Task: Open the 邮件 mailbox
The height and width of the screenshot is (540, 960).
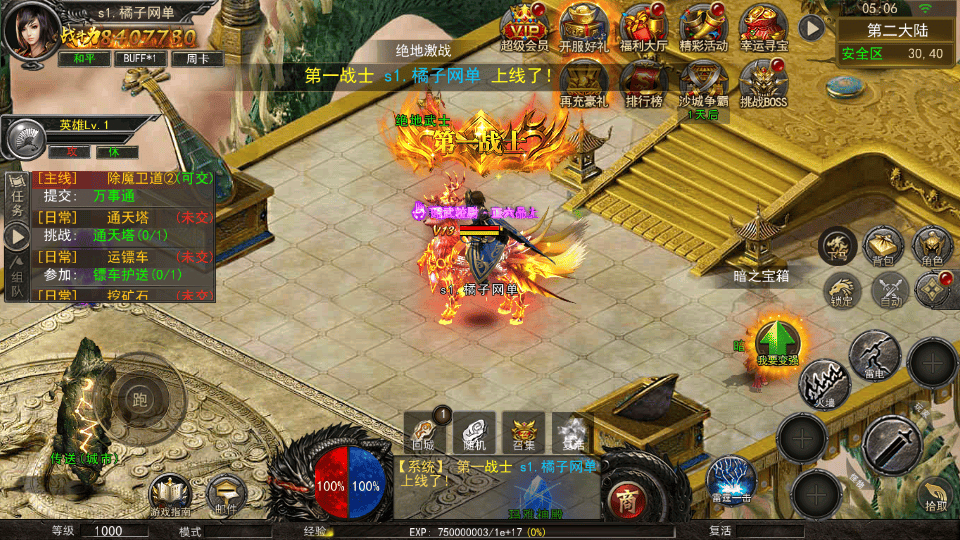Action: [226, 494]
